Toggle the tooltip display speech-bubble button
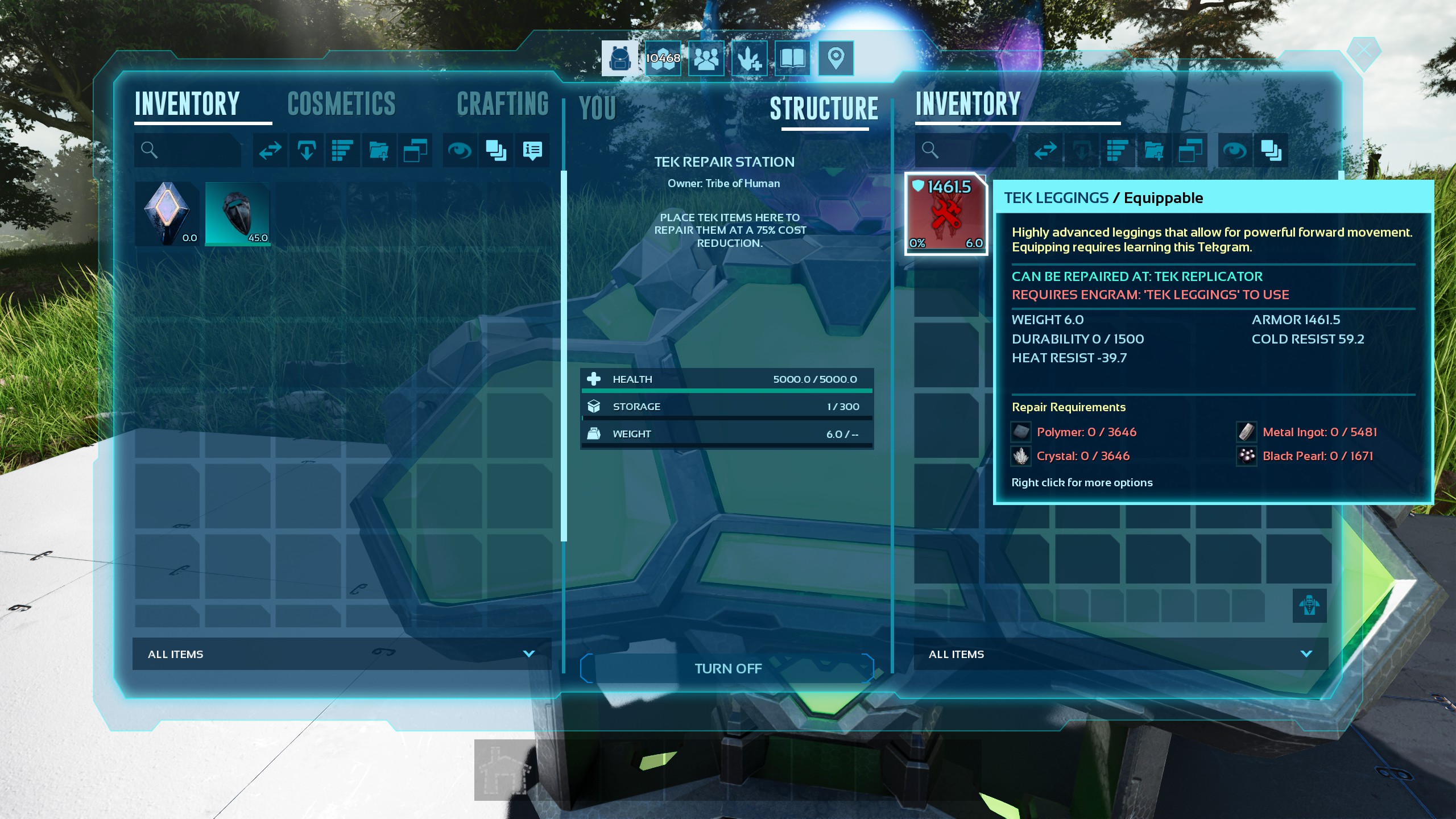Image resolution: width=1456 pixels, height=819 pixels. coord(532,150)
